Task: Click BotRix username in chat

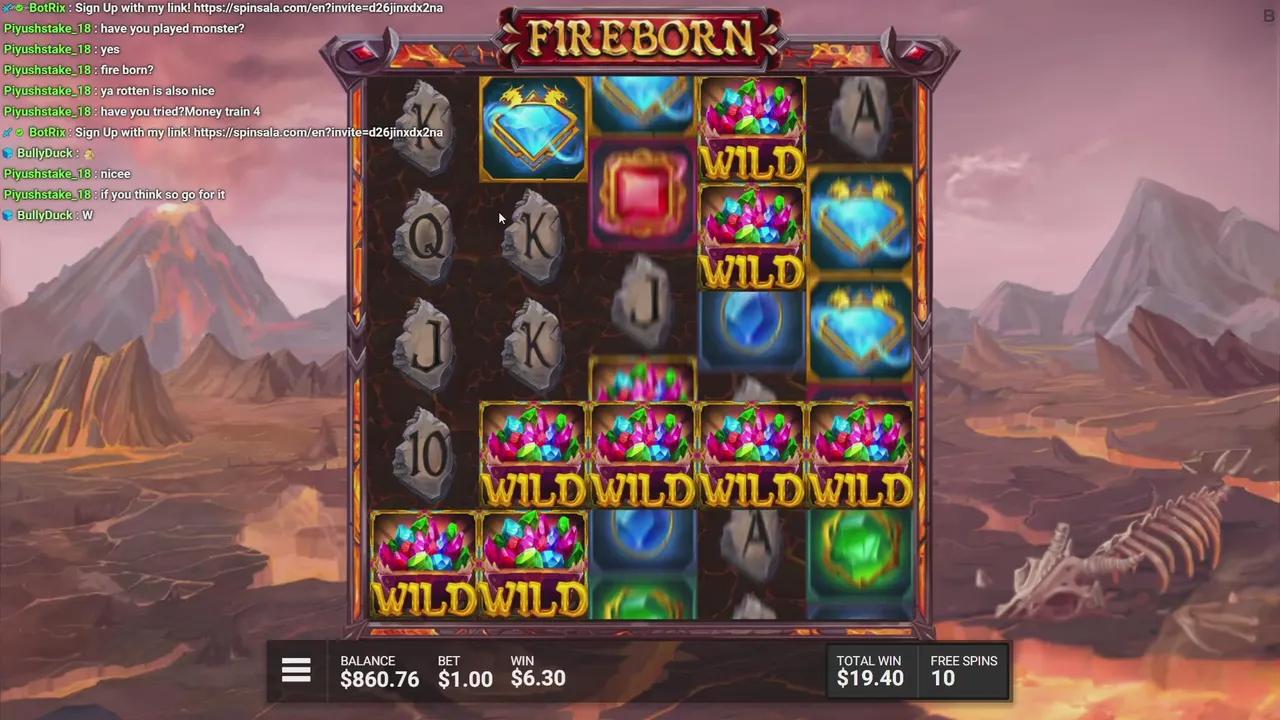Action: pos(45,8)
